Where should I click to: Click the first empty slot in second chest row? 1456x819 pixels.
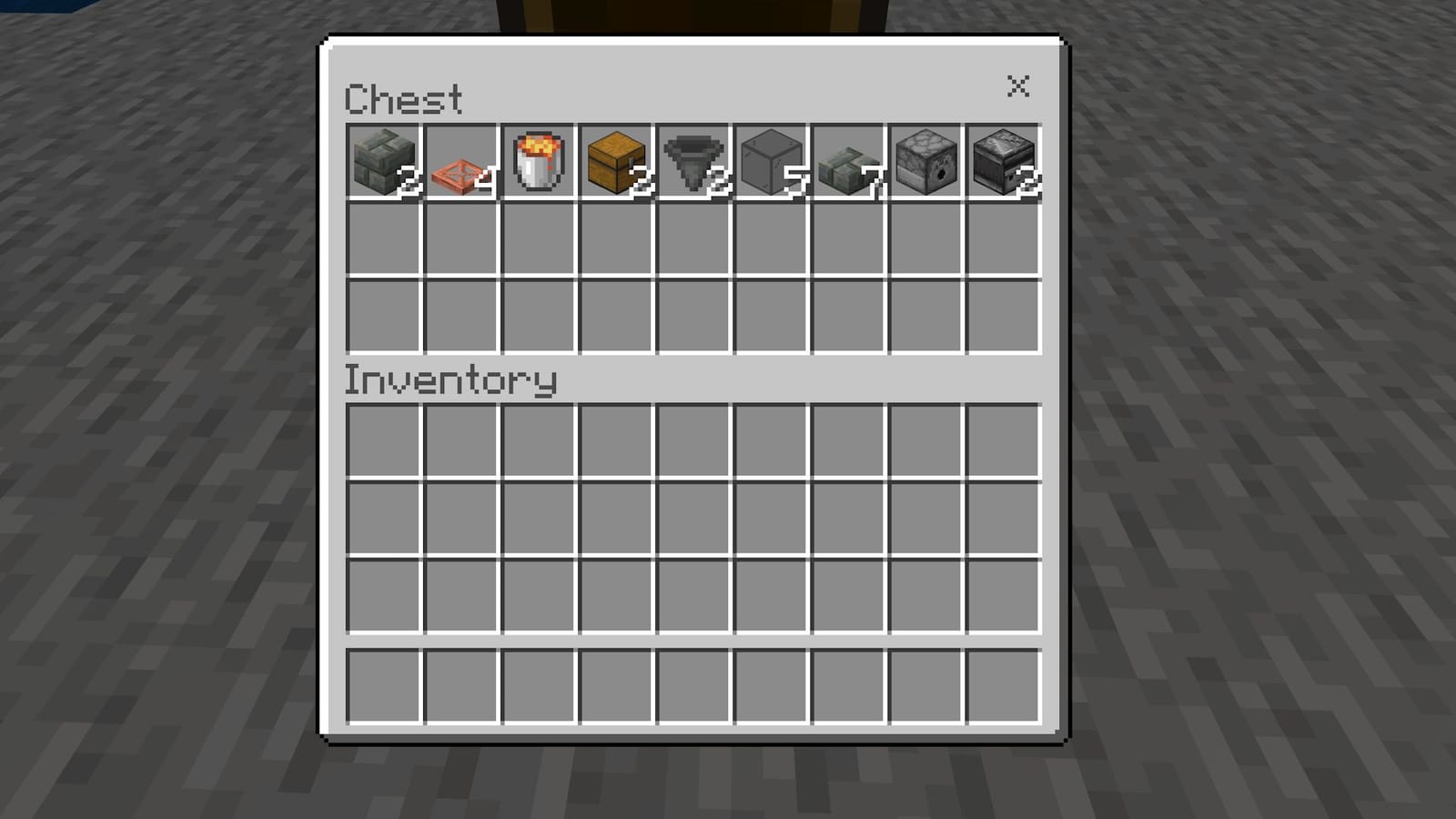pos(385,239)
